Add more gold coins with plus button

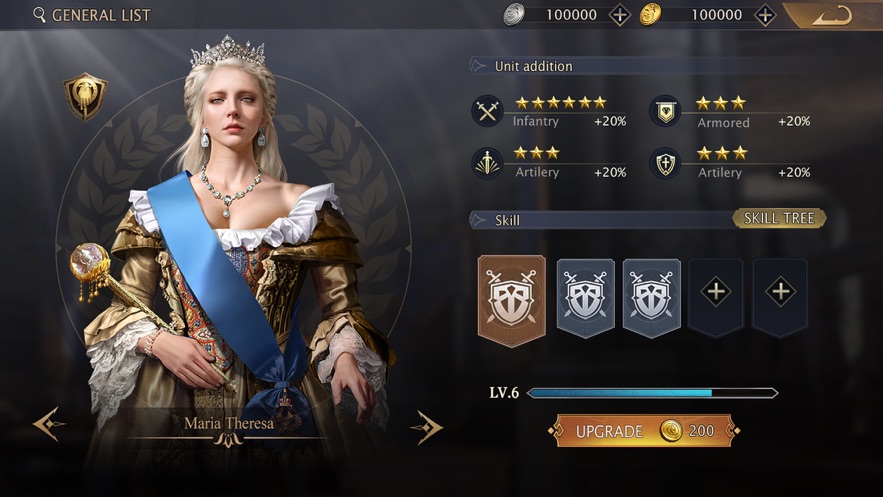[x=765, y=15]
